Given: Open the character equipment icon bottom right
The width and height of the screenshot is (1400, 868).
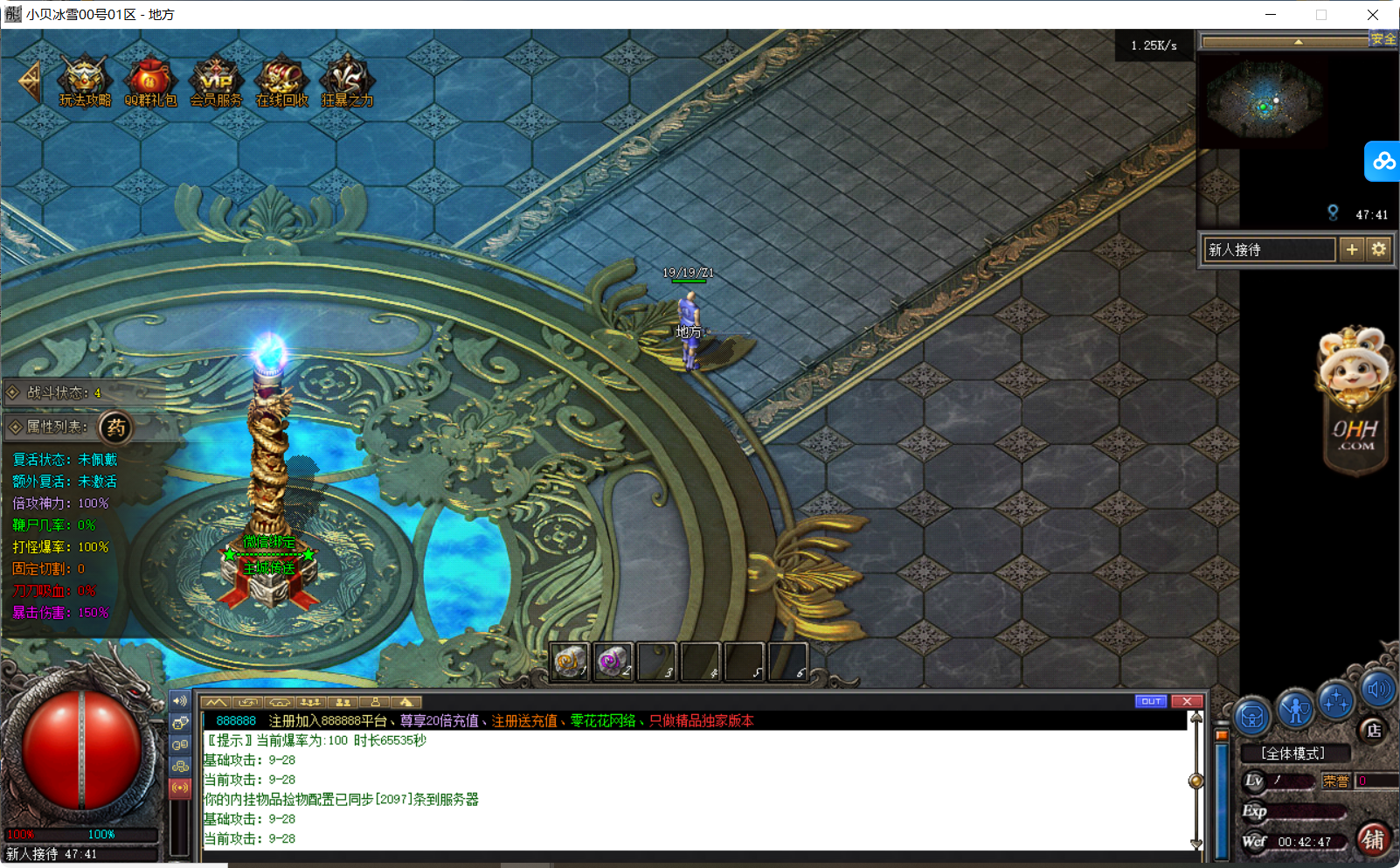Looking at the screenshot, I should pyautogui.click(x=1294, y=708).
